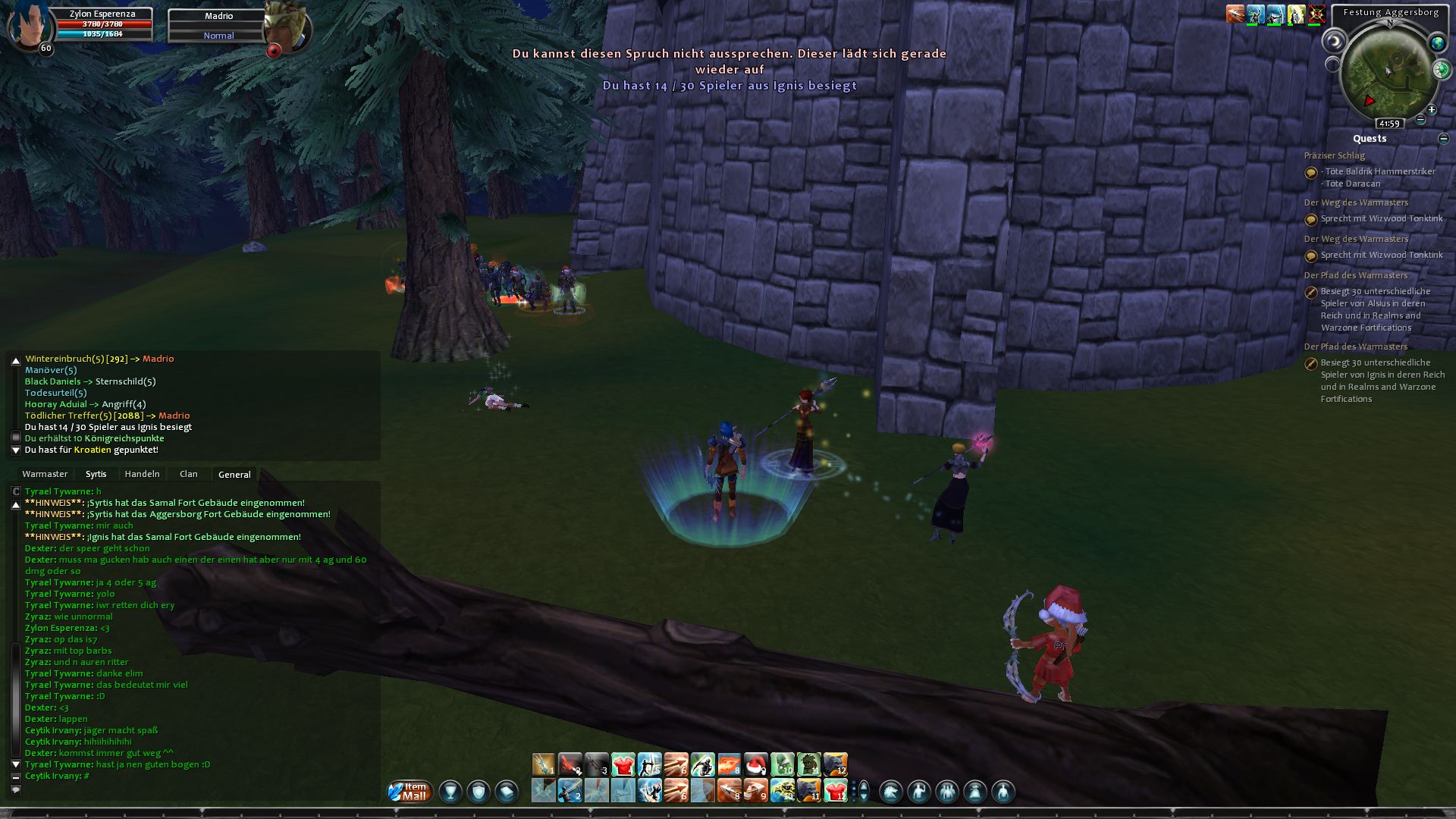This screenshot has width=1456, height=819.
Task: Use the red shirt slot numbered 4
Action: click(x=623, y=764)
